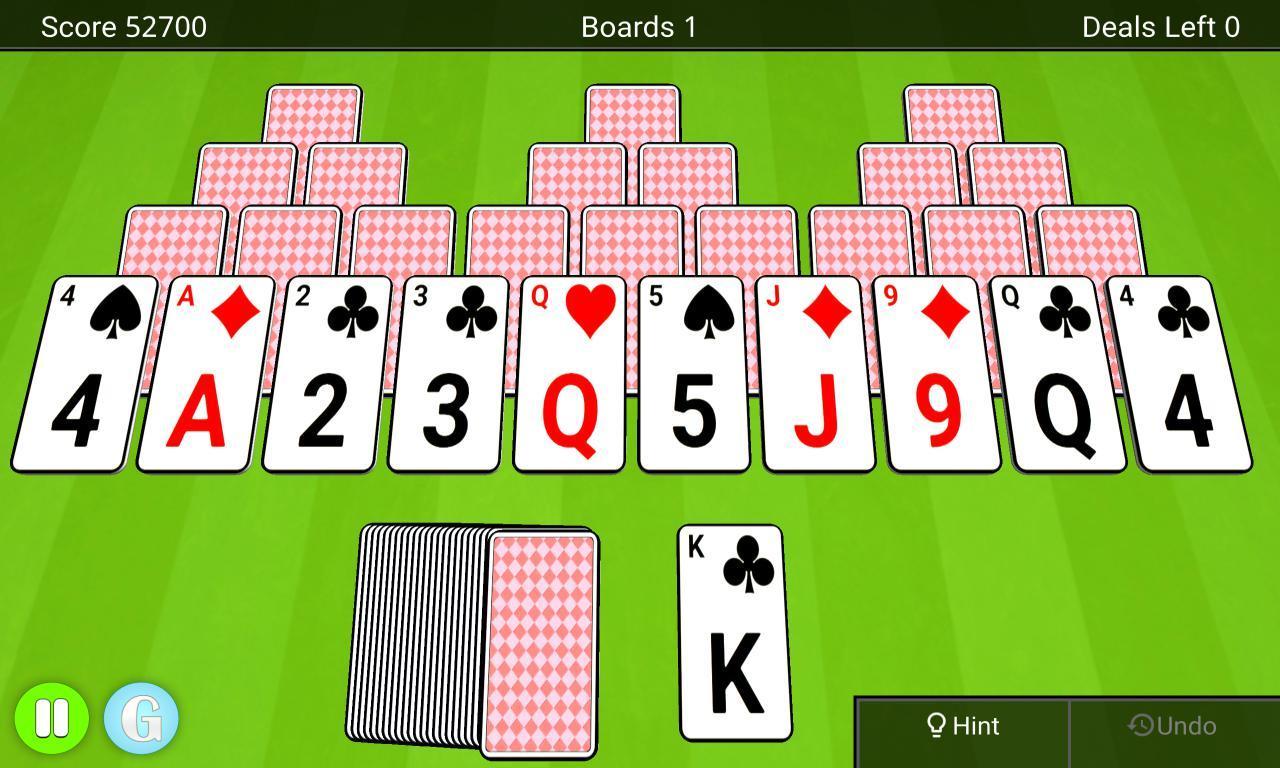
Task: Click the Undo clock icon
Action: click(x=1142, y=725)
